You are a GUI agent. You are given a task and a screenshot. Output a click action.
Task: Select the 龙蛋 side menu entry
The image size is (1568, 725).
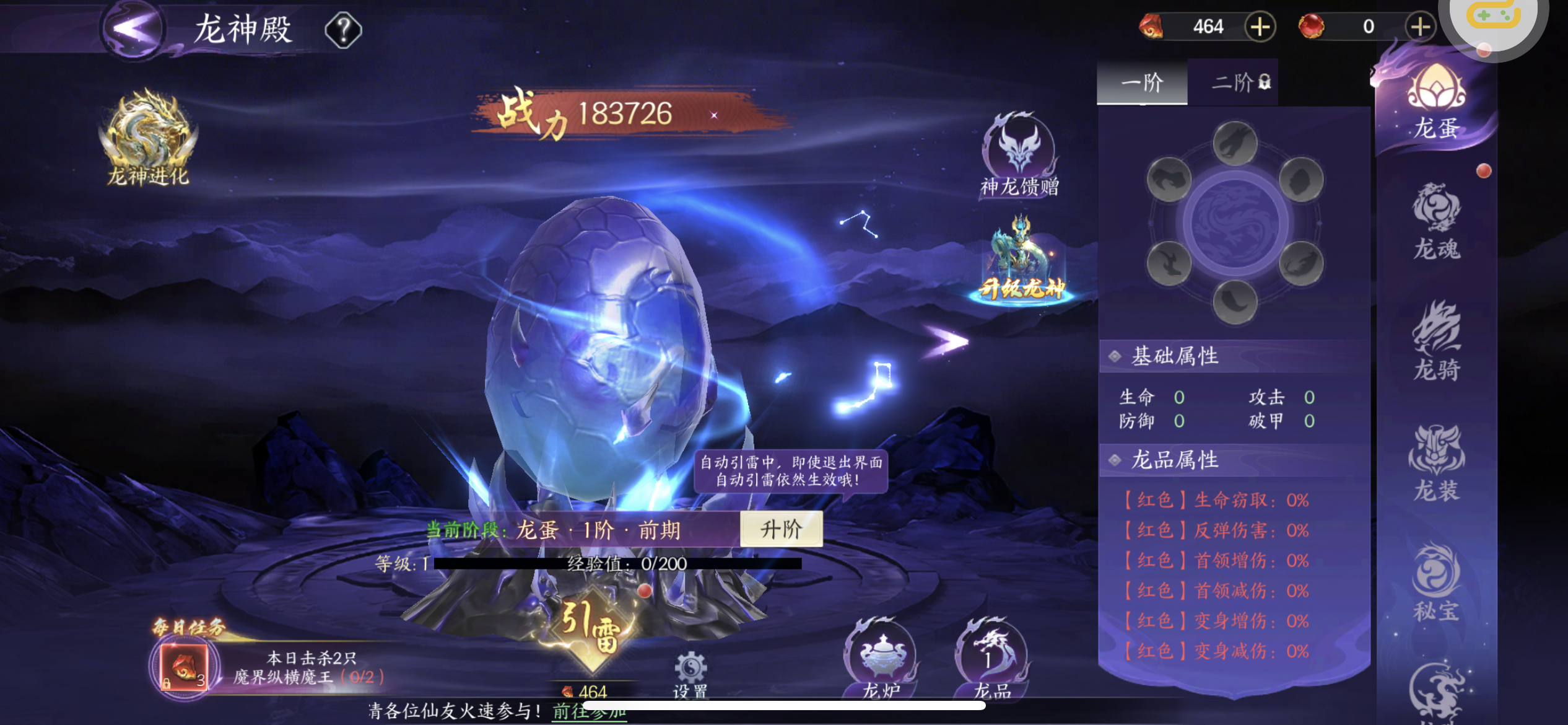[1436, 102]
